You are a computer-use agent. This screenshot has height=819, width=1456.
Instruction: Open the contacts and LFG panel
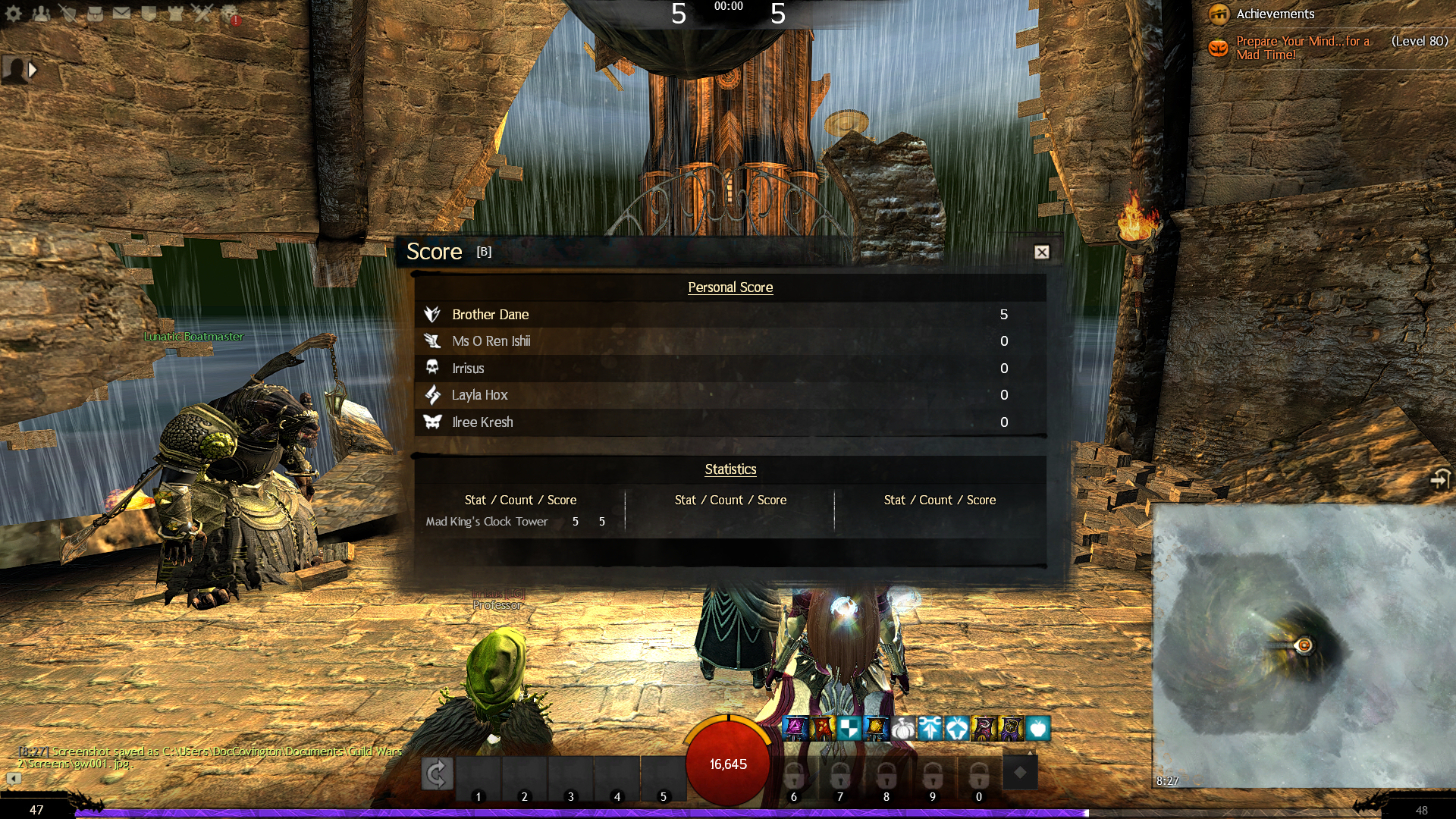click(41, 13)
